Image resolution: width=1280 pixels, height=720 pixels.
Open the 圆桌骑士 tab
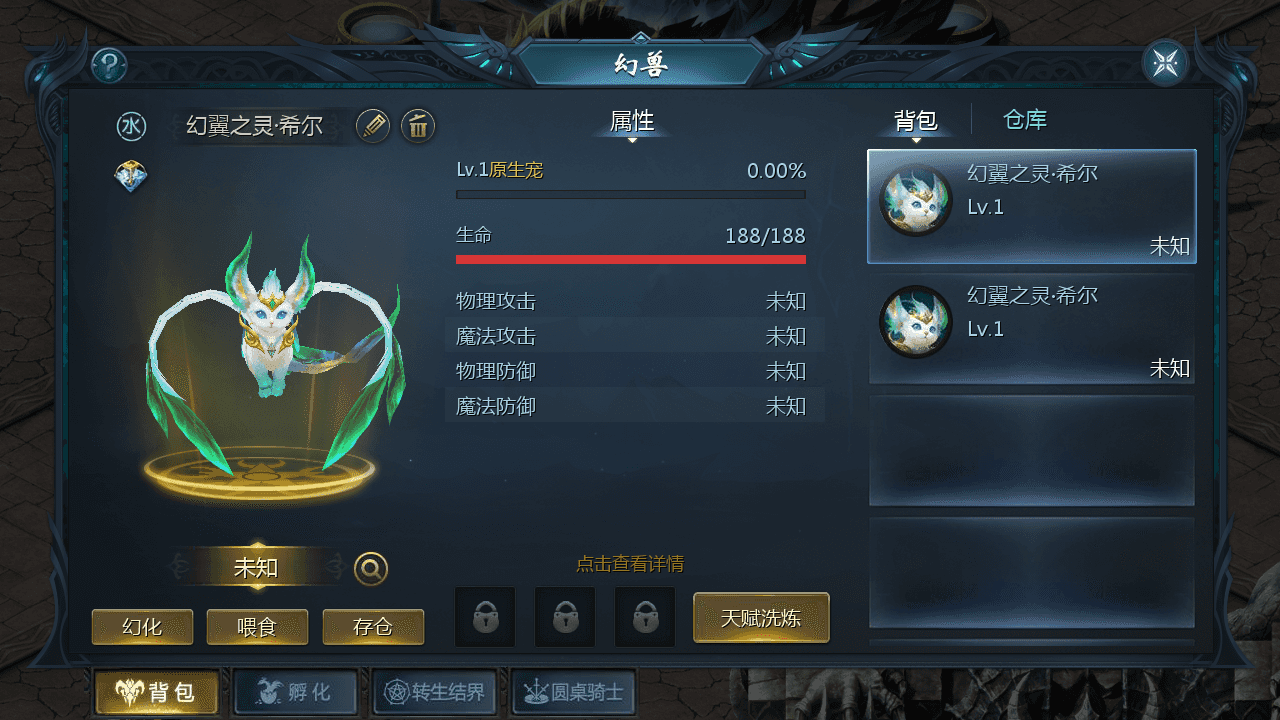click(574, 692)
